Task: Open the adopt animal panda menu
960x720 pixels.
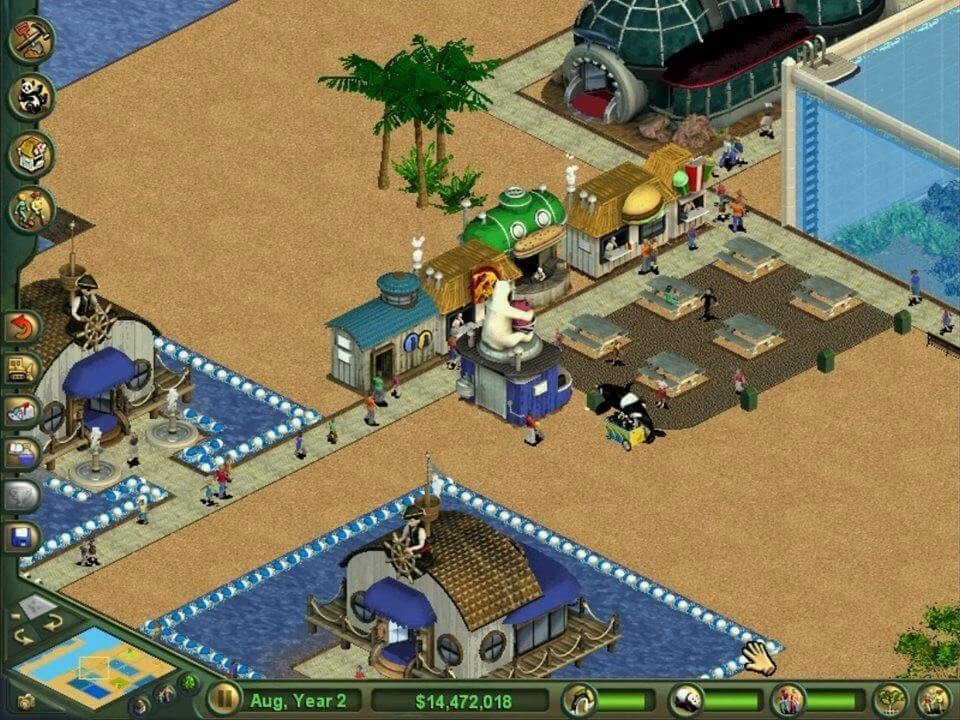Action: (31, 97)
